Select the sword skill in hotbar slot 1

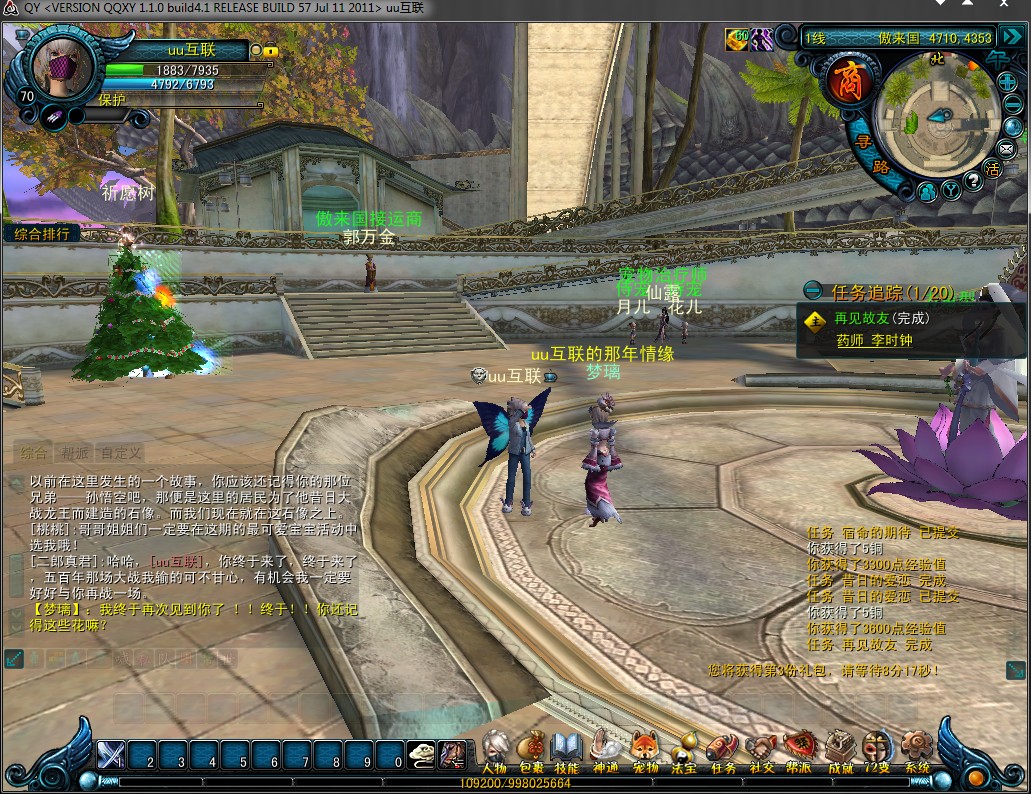111,754
